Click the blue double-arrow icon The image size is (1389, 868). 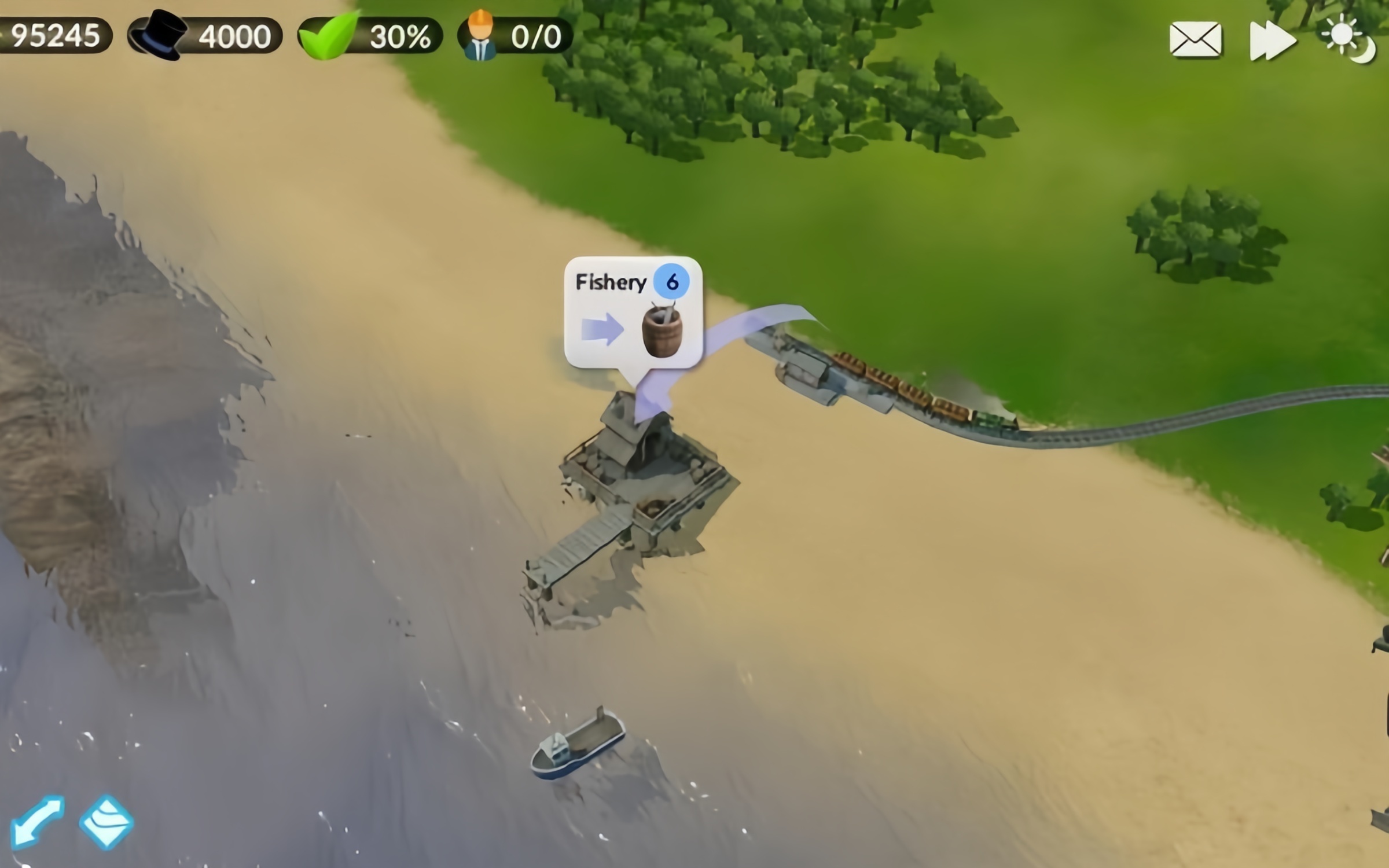tap(37, 822)
